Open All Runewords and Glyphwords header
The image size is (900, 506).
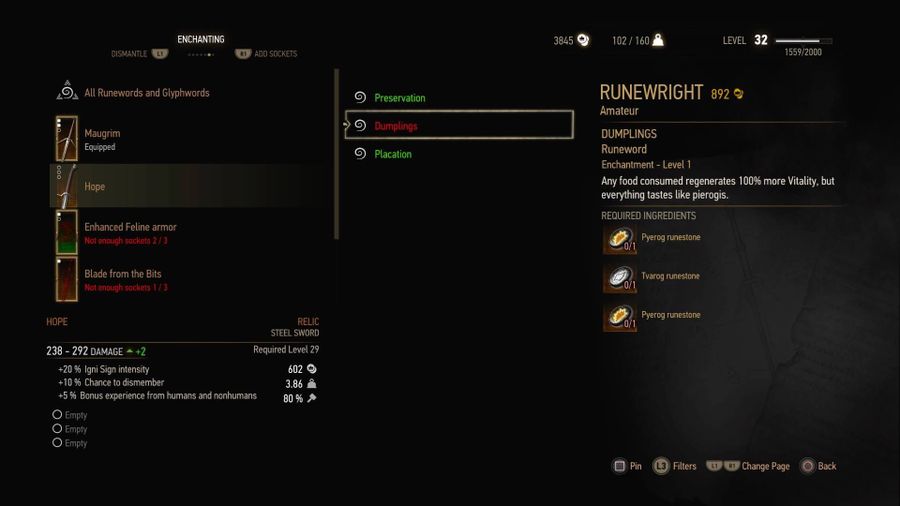click(146, 93)
